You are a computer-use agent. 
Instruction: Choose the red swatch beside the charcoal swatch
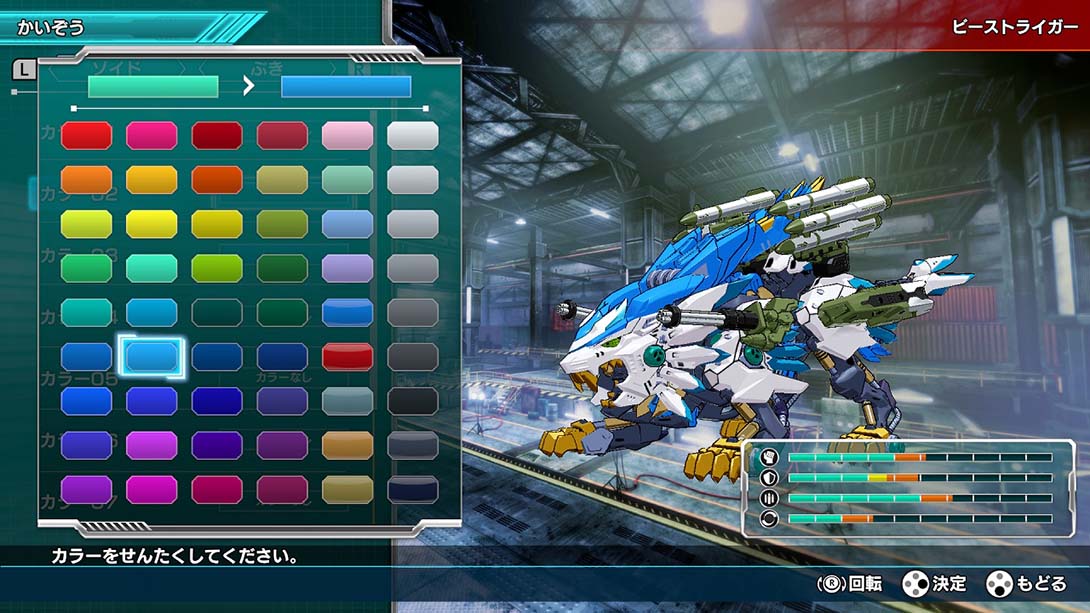347,356
